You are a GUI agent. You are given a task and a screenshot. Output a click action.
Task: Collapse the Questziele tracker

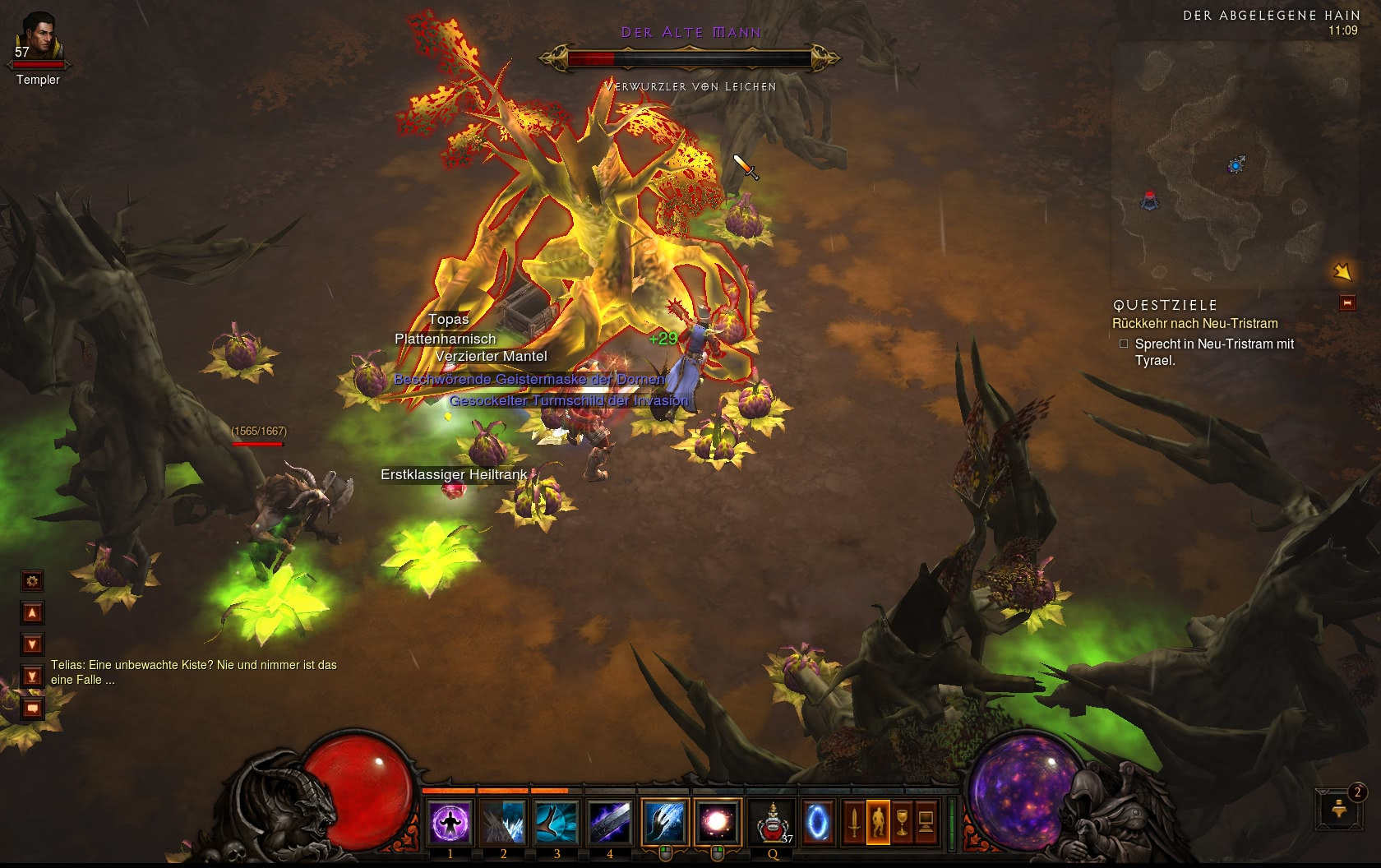[1347, 303]
